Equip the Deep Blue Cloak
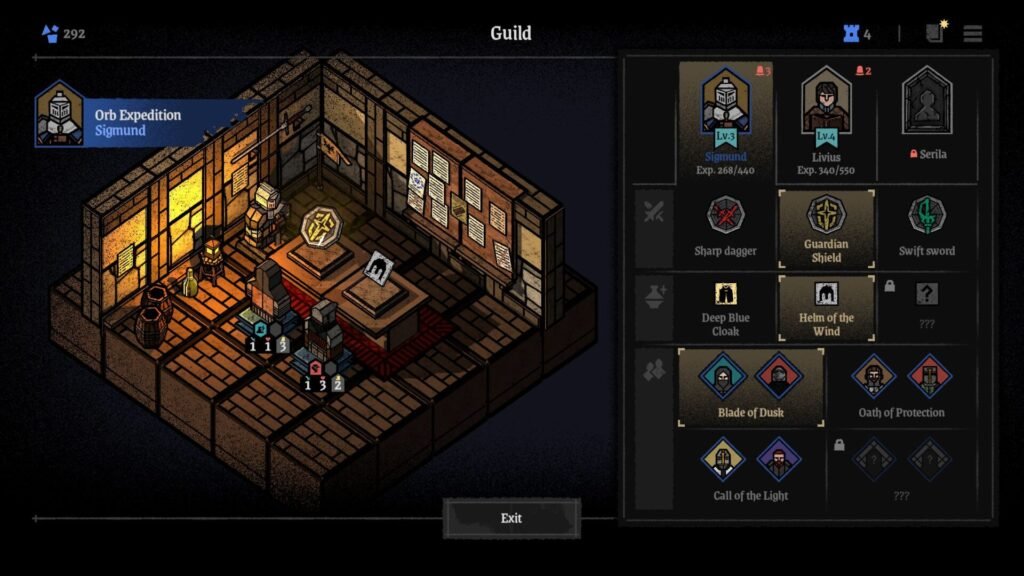This screenshot has width=1024, height=576. (x=726, y=308)
